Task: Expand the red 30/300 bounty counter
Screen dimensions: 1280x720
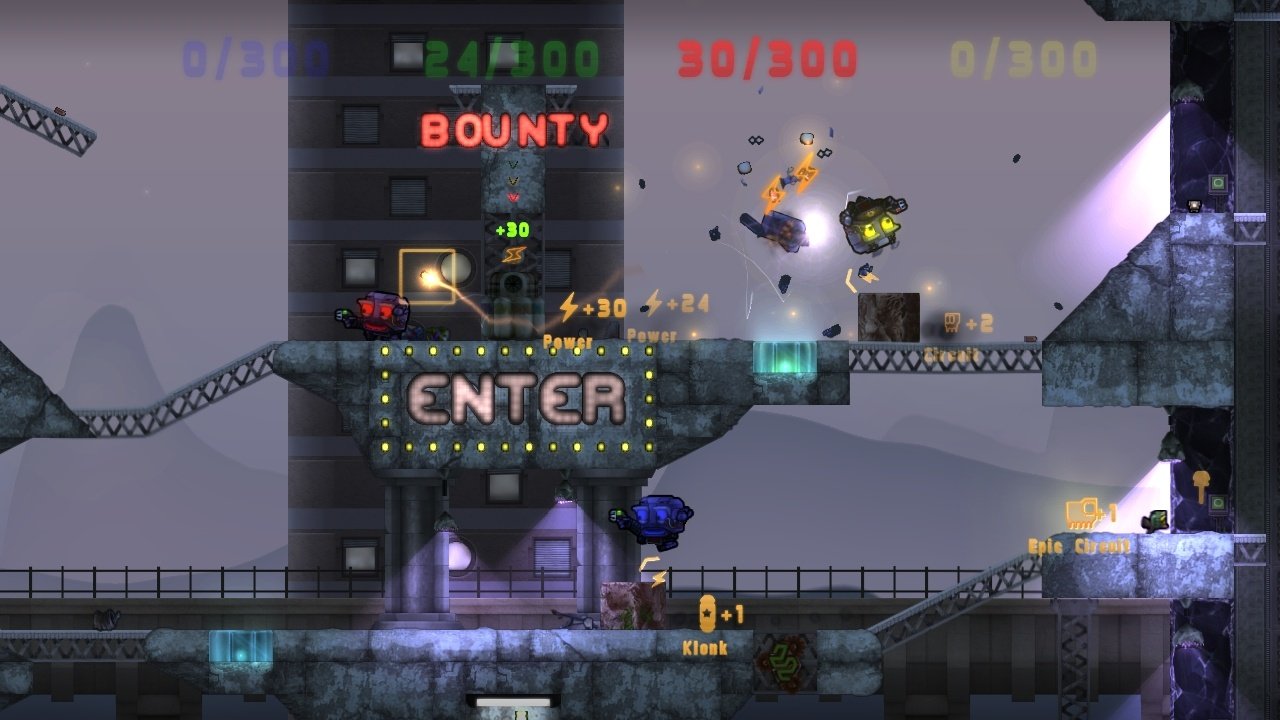Action: pyautogui.click(x=768, y=57)
